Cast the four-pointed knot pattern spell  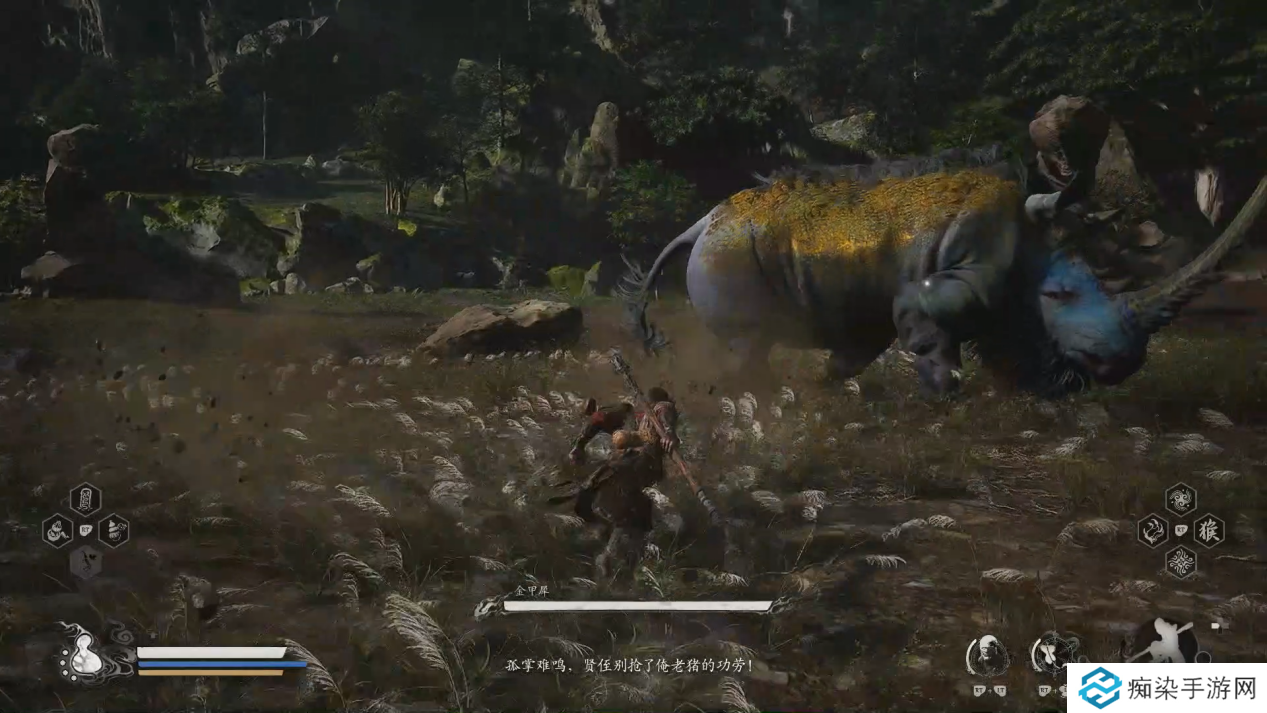[x=1181, y=562]
